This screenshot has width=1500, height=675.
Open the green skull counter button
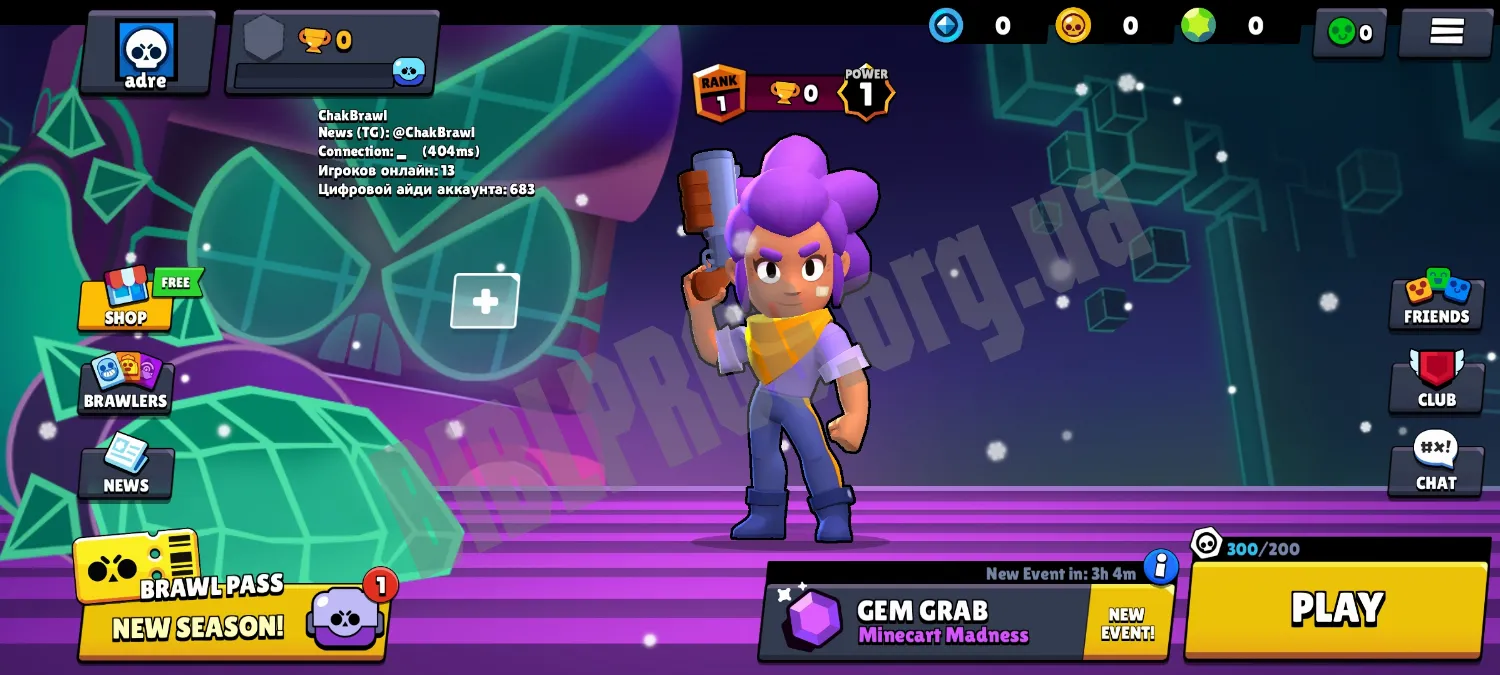coord(1349,33)
